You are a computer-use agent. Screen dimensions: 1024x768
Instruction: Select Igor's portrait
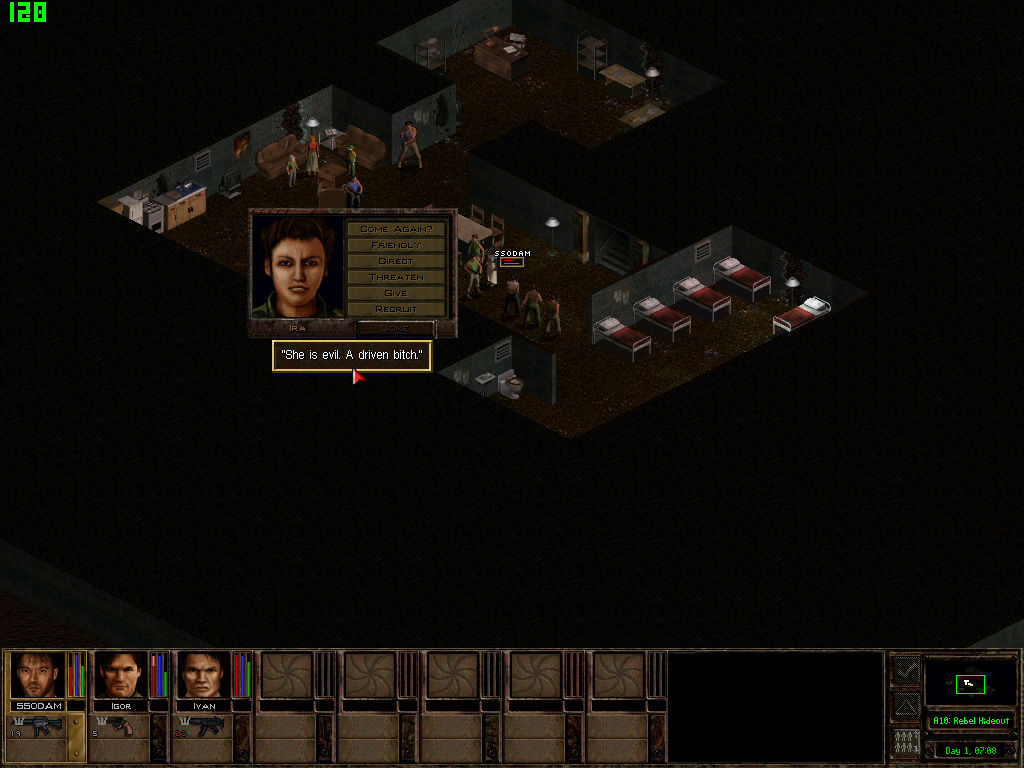pos(121,675)
